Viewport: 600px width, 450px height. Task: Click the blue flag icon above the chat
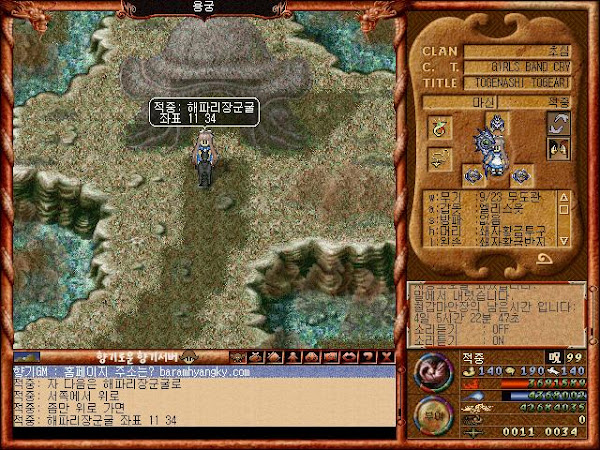pos(27,356)
